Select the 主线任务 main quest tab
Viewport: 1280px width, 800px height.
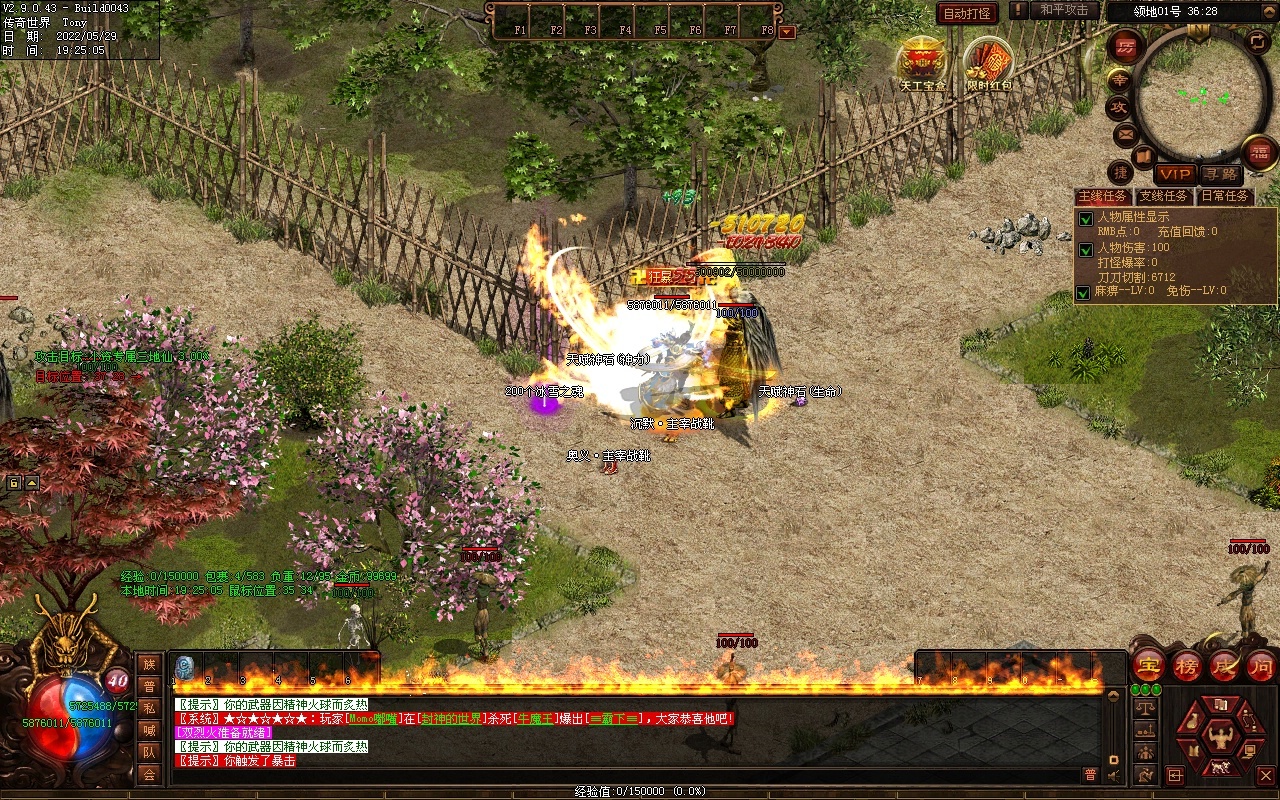click(x=1103, y=196)
